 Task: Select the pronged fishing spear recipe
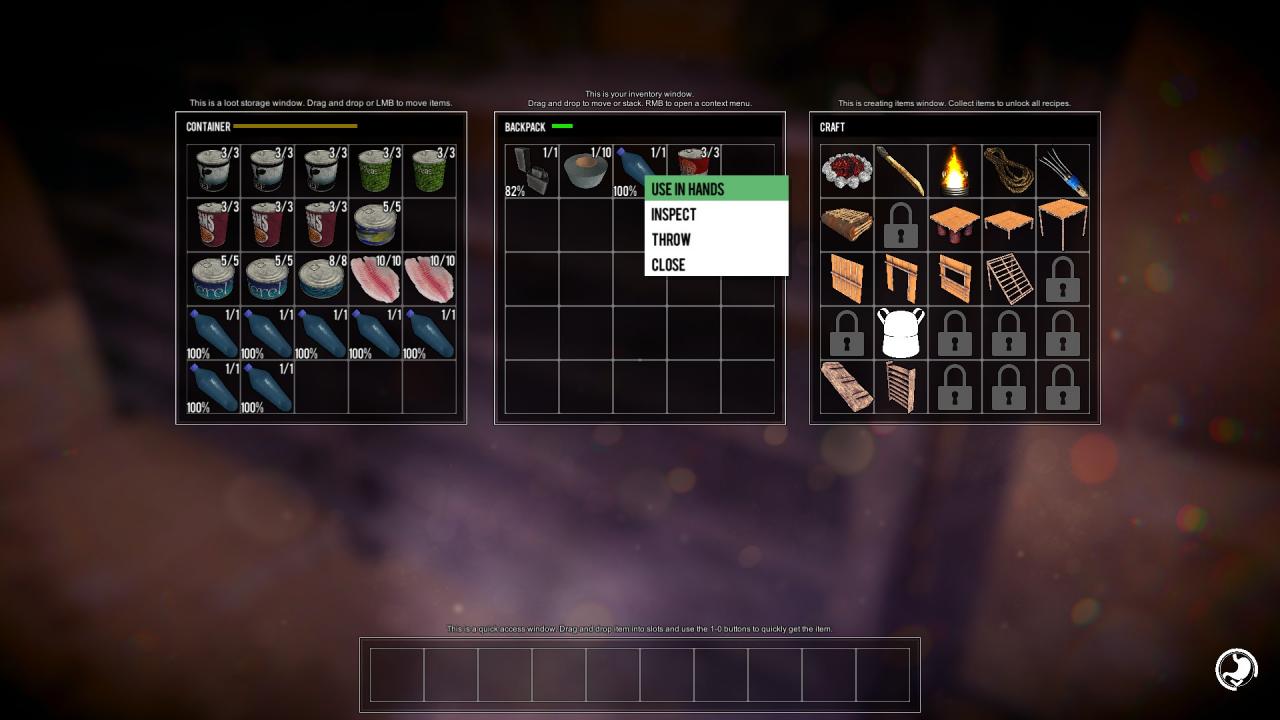coord(1062,171)
